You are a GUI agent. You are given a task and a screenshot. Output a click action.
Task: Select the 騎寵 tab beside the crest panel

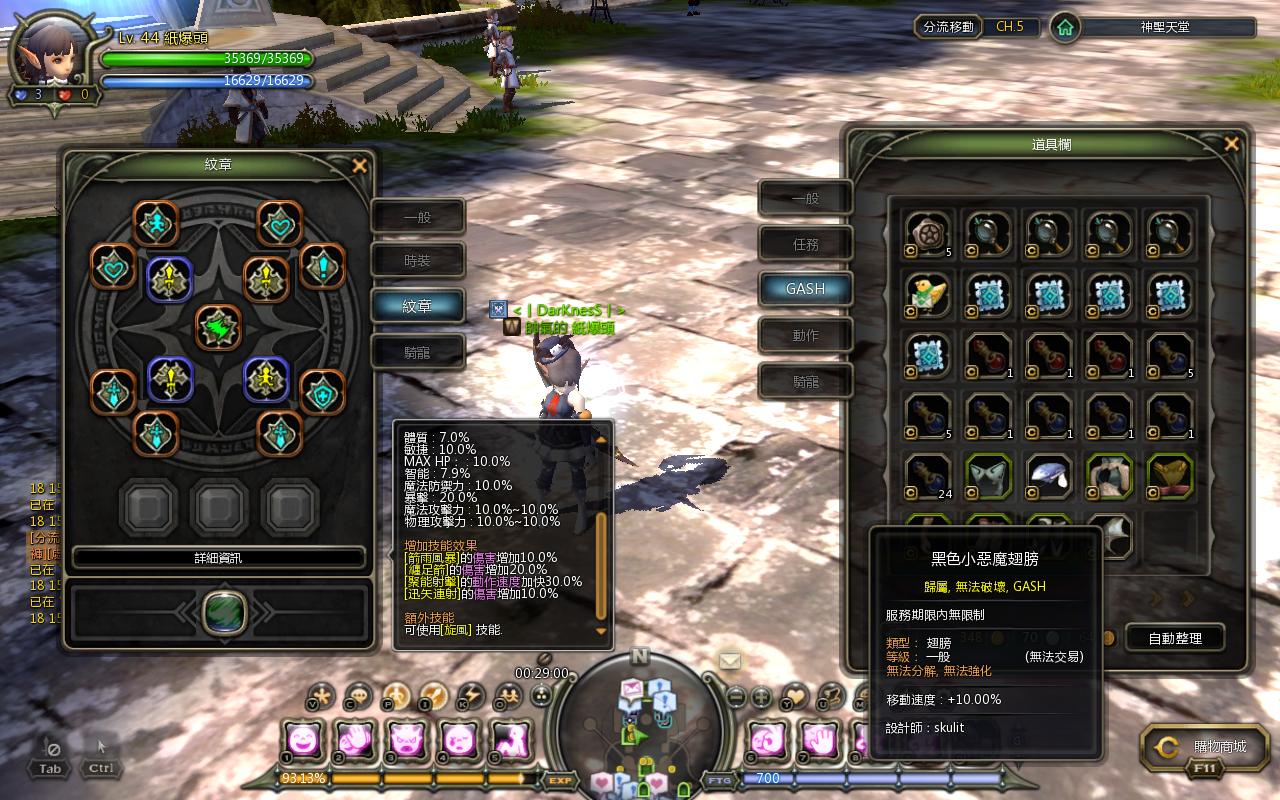tap(417, 352)
